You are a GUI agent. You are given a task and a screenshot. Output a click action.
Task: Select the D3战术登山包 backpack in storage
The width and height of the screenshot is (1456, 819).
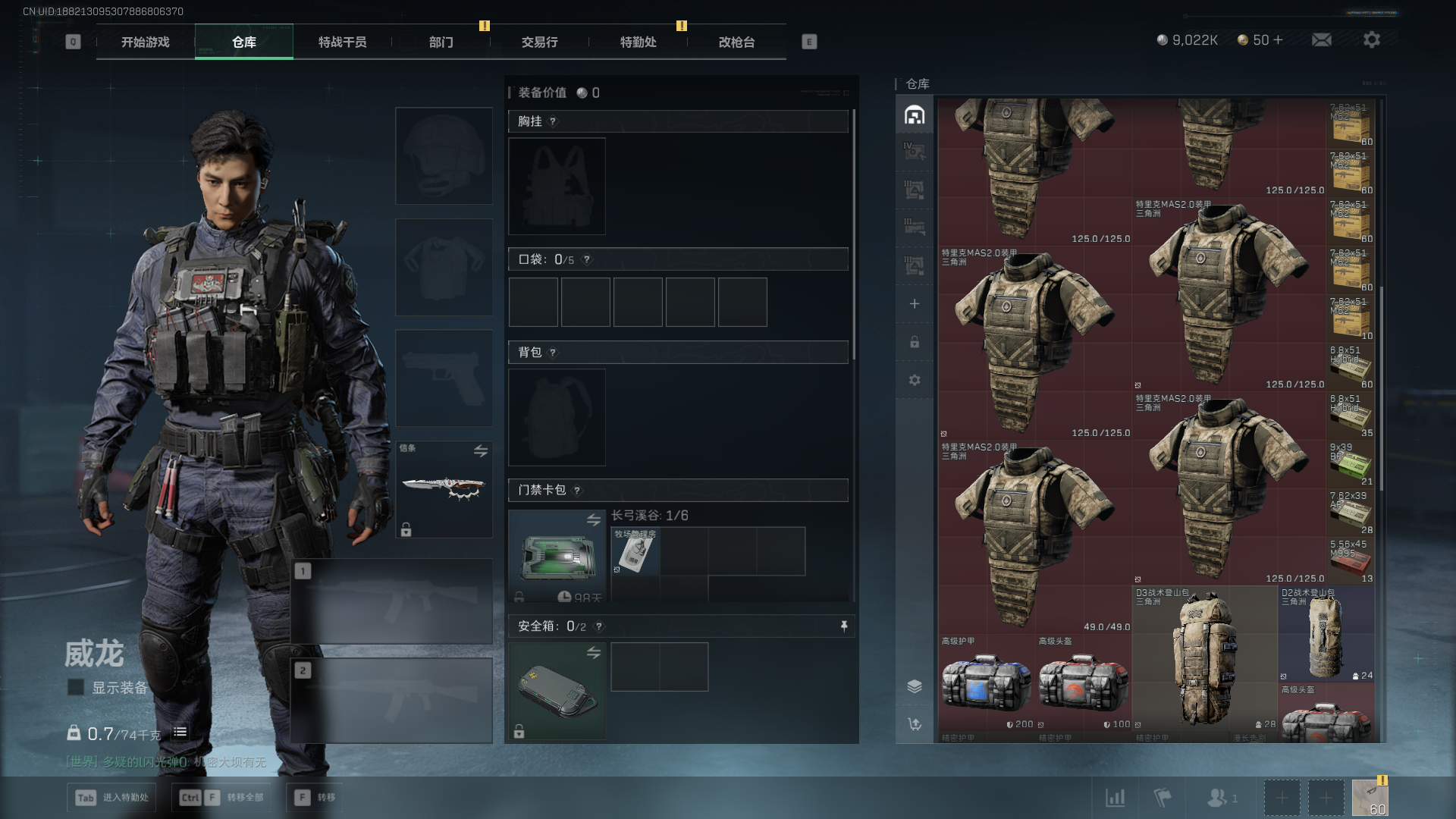[1204, 660]
